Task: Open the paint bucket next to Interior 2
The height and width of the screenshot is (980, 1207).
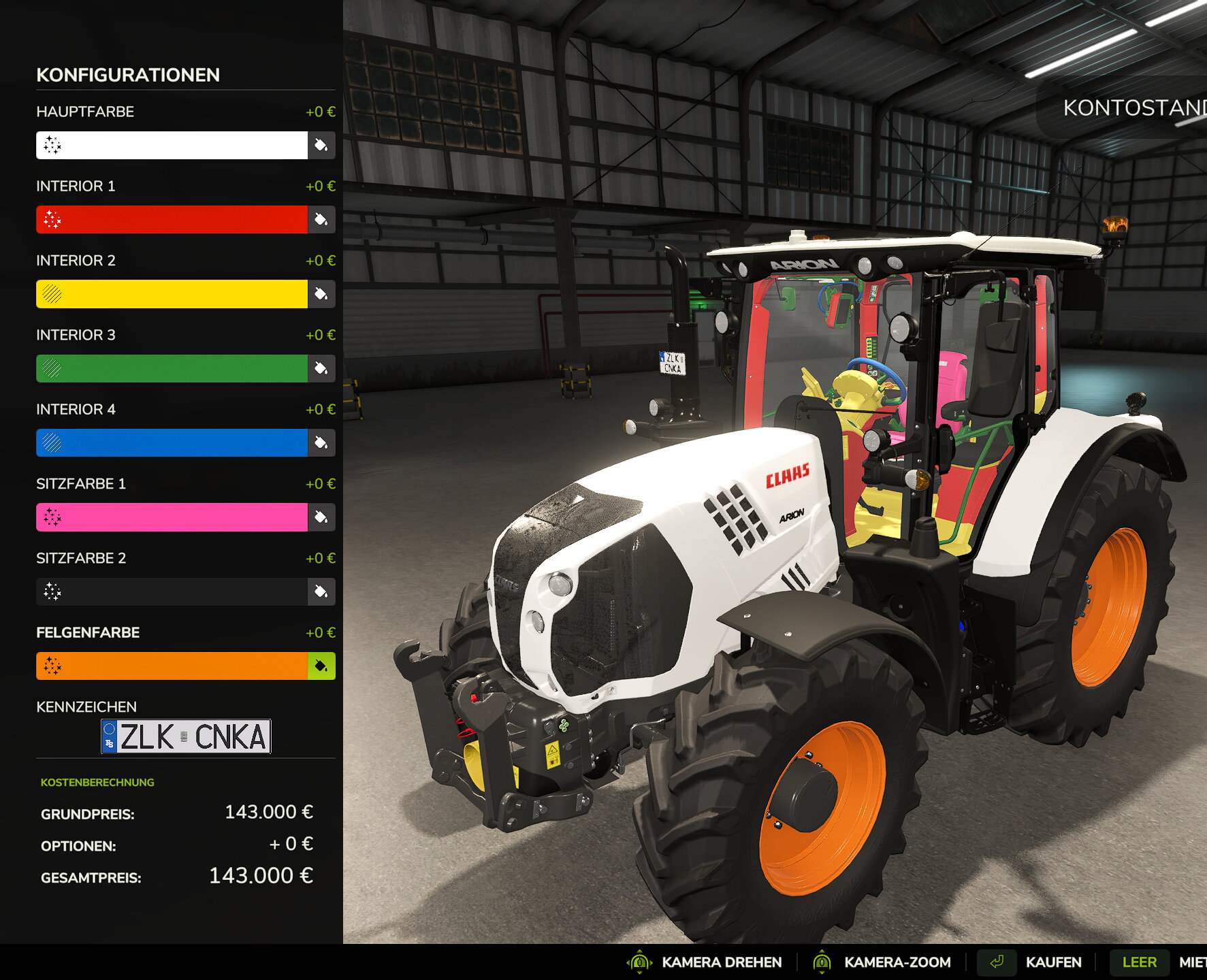Action: tap(321, 294)
